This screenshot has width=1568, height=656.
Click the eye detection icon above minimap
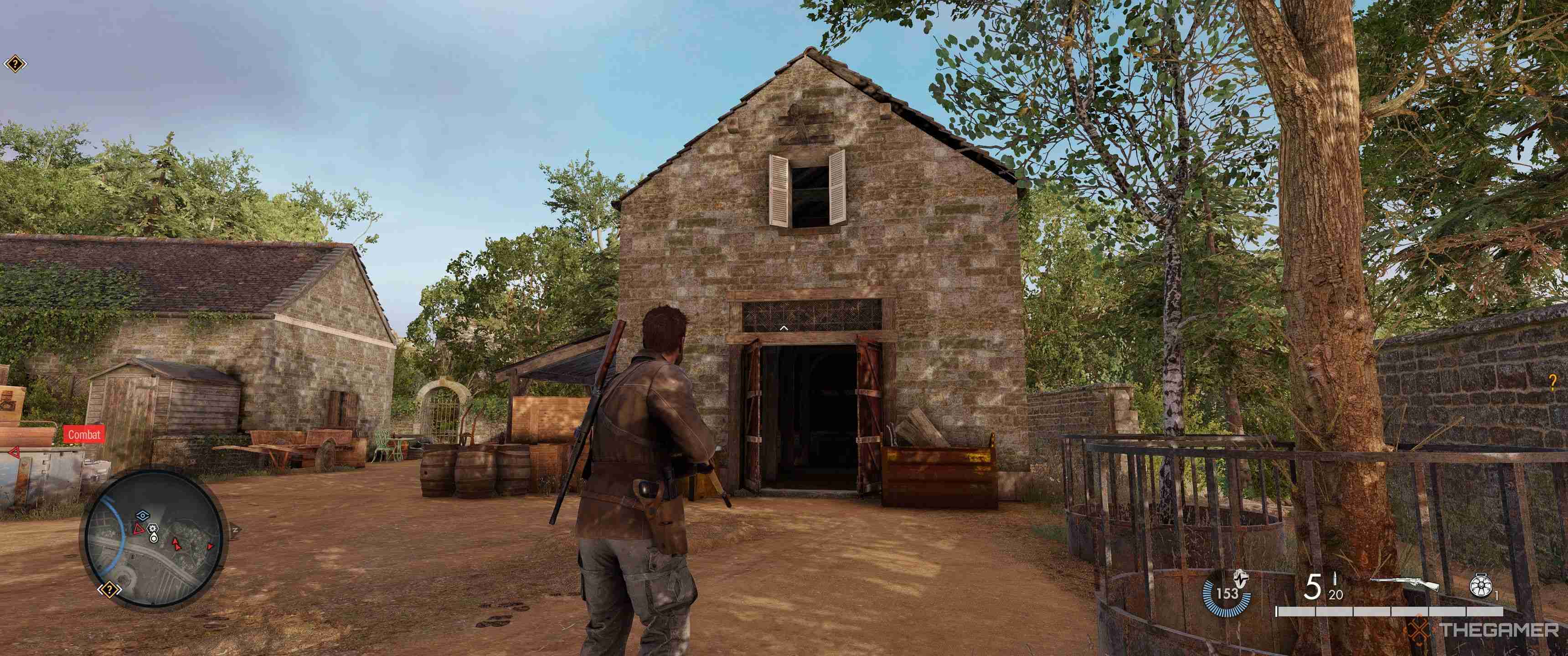(x=143, y=515)
